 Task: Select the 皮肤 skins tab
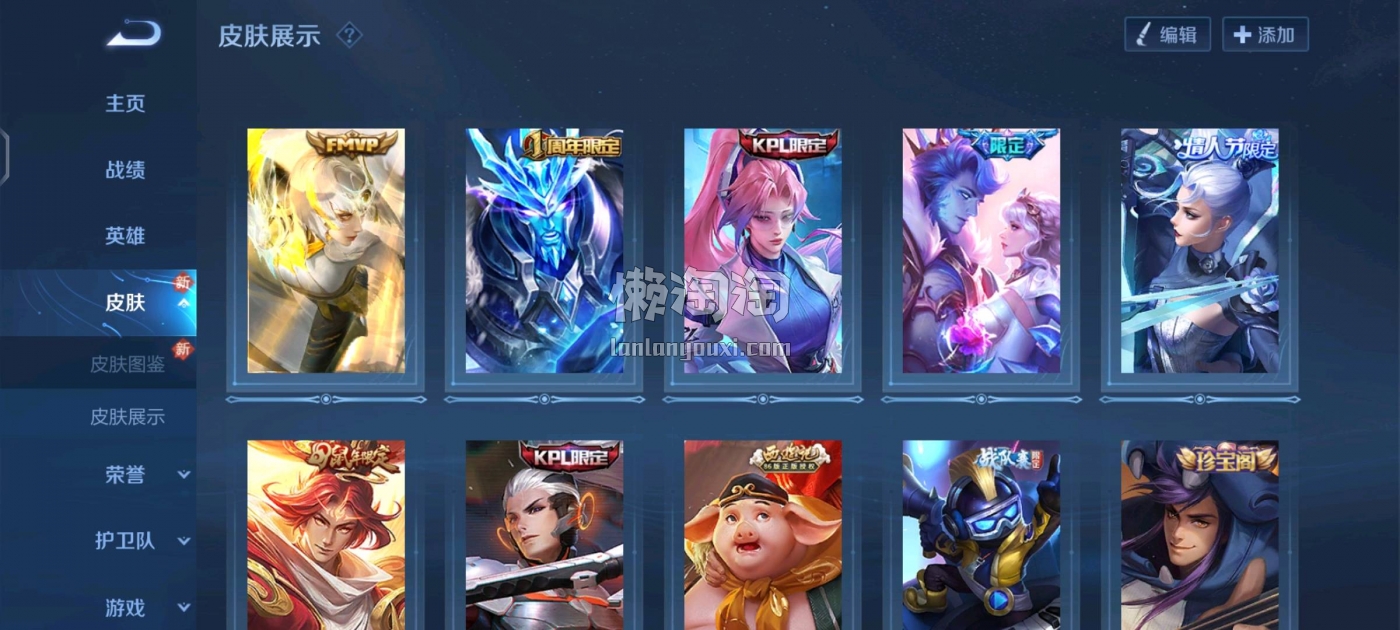coord(126,302)
